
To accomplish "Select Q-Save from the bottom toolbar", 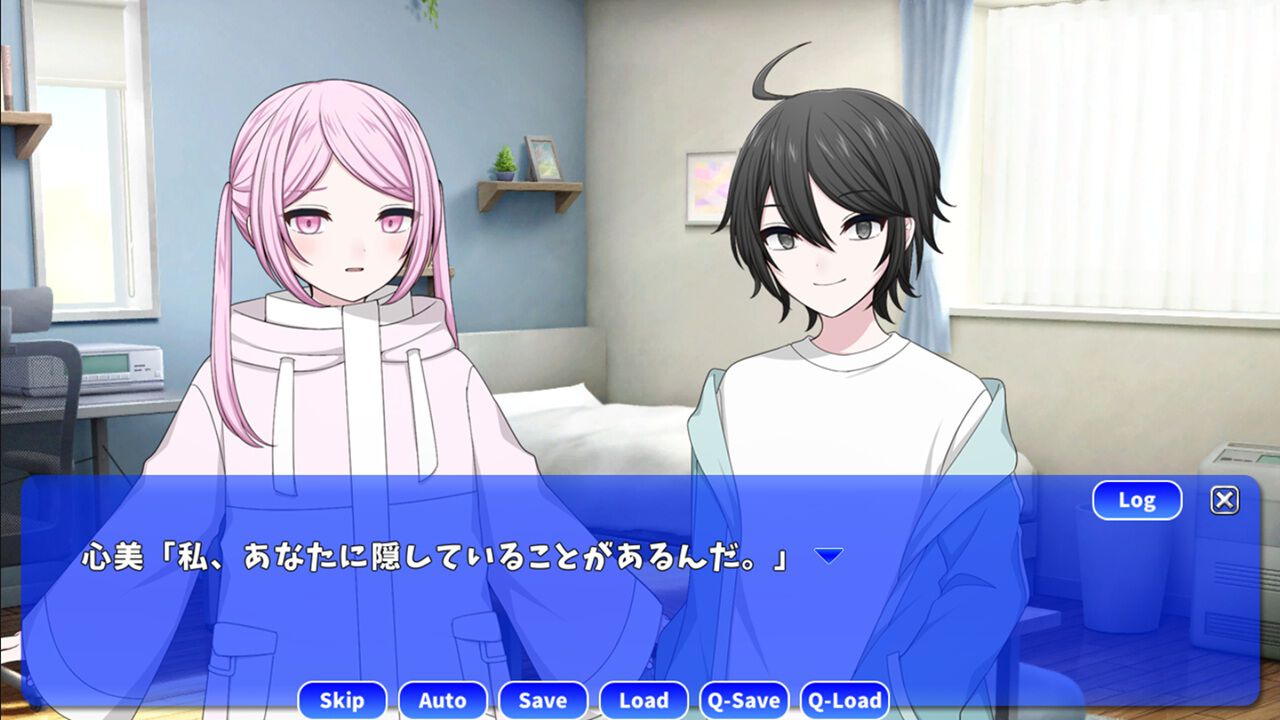I will click(x=746, y=701).
